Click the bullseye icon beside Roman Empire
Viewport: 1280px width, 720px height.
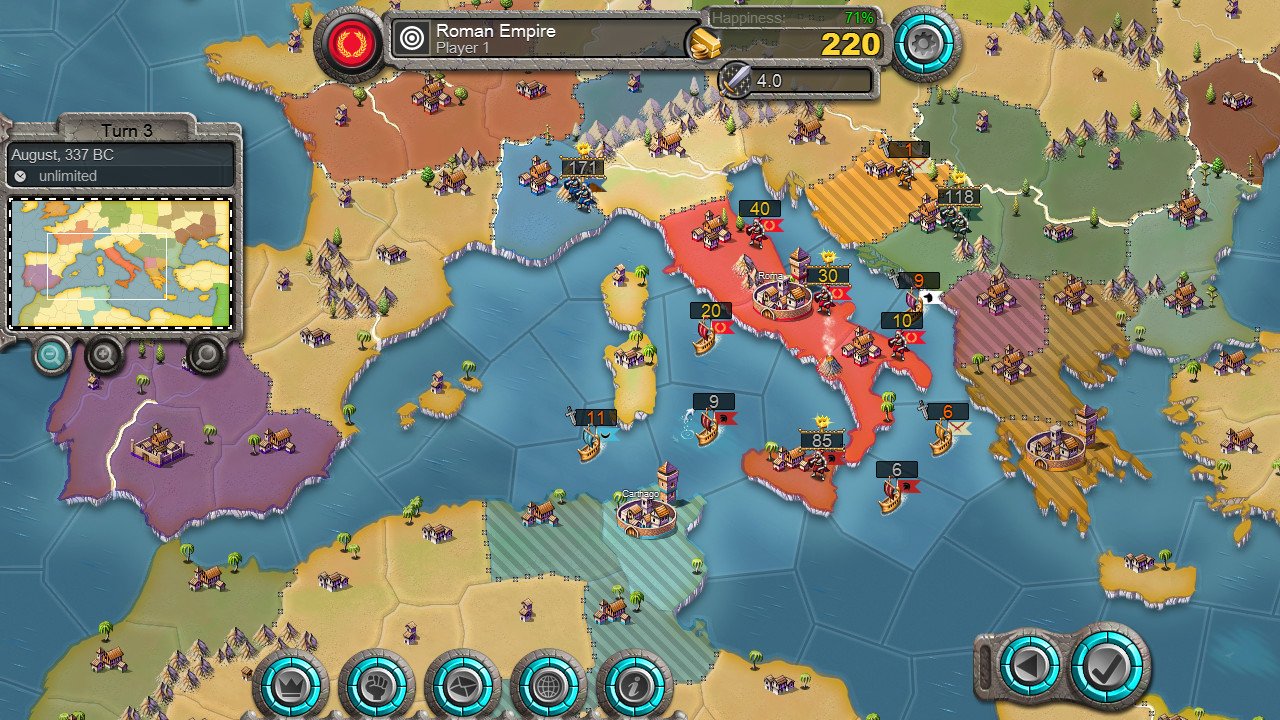[410, 38]
